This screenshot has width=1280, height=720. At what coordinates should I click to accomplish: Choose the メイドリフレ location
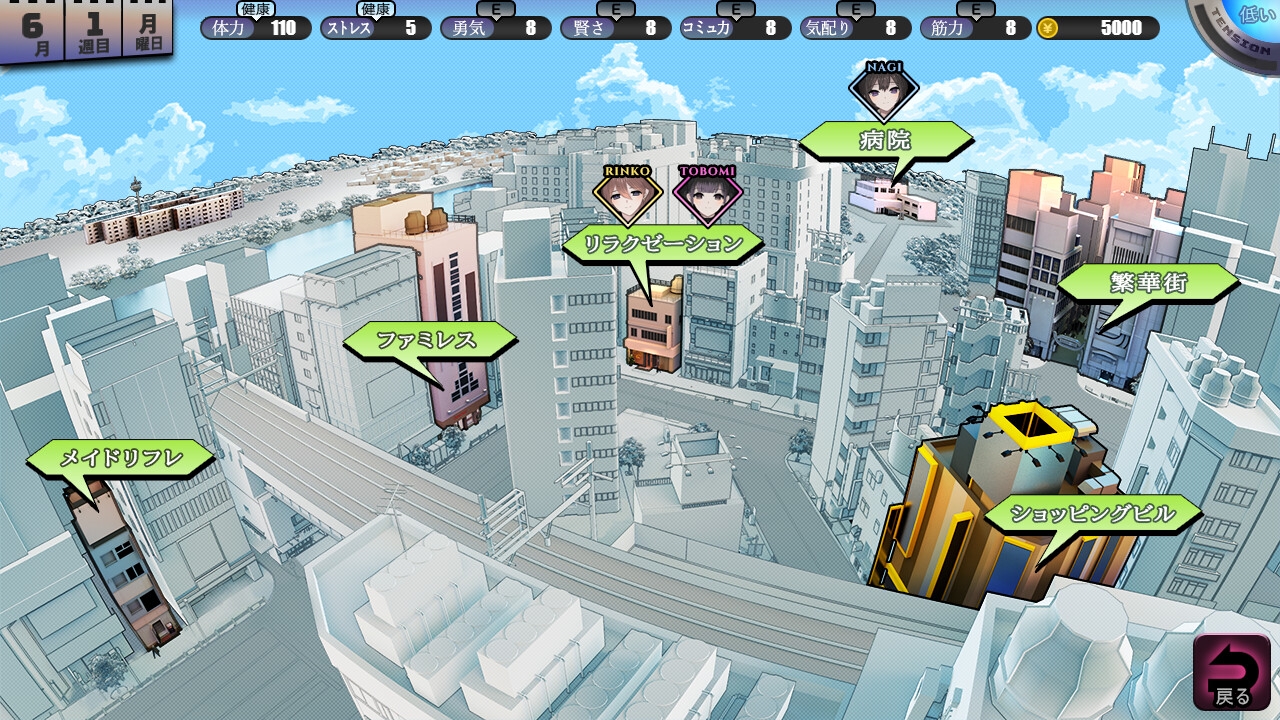[x=121, y=459]
